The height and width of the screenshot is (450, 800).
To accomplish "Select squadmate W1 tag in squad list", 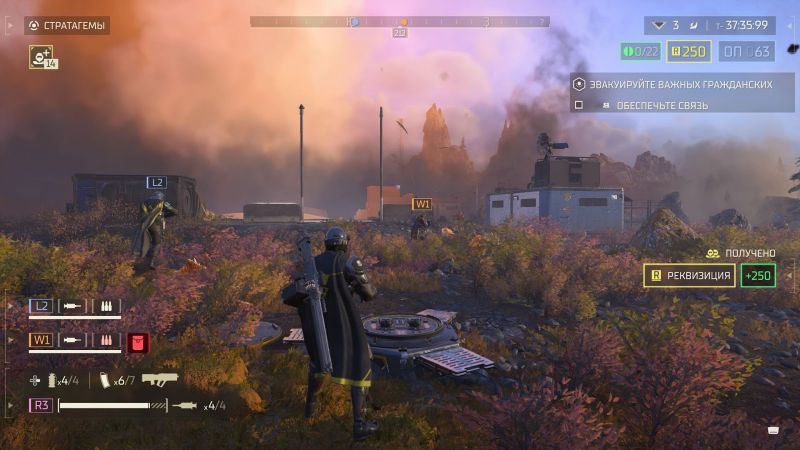I will pos(42,340).
